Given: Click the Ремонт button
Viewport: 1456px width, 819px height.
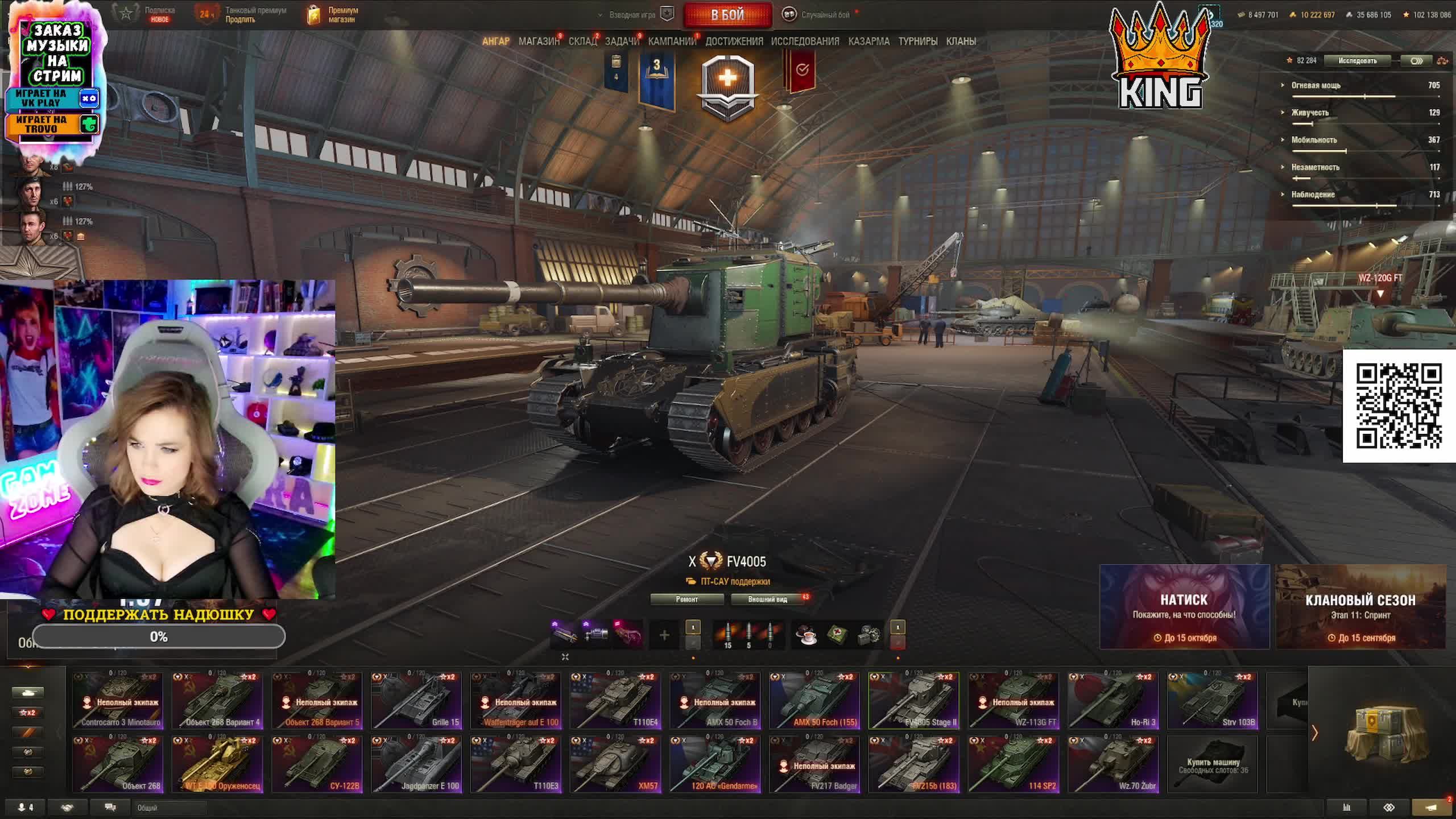Looking at the screenshot, I should [x=686, y=599].
